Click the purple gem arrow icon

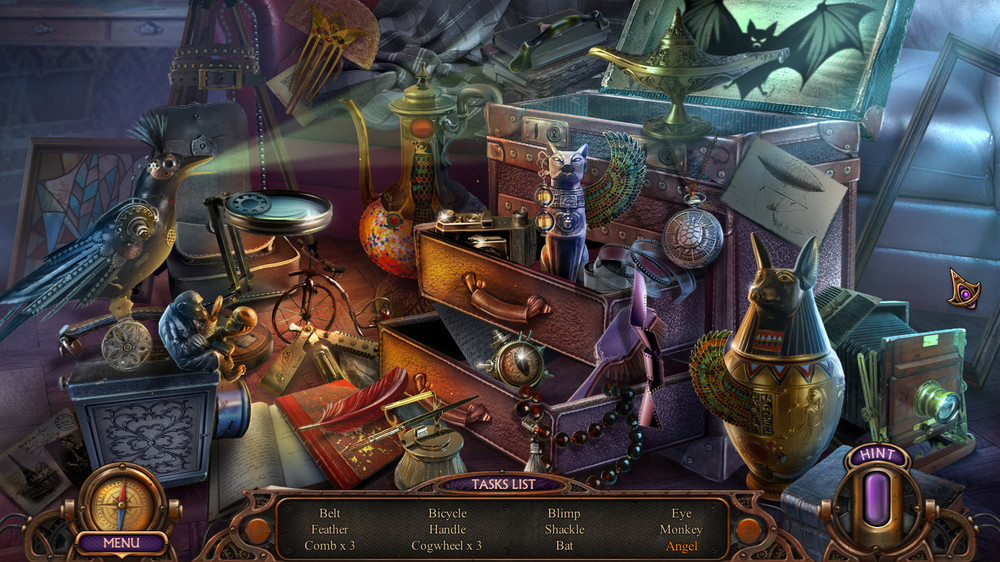click(964, 288)
